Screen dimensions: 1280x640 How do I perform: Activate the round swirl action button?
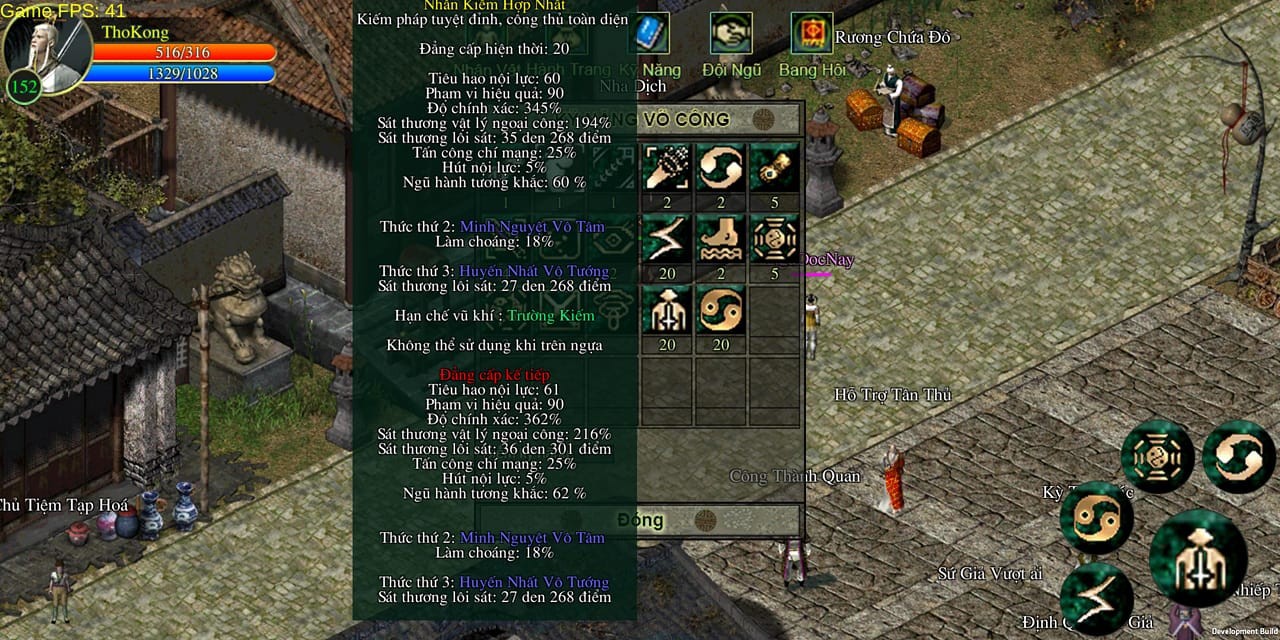pyautogui.click(x=1238, y=457)
